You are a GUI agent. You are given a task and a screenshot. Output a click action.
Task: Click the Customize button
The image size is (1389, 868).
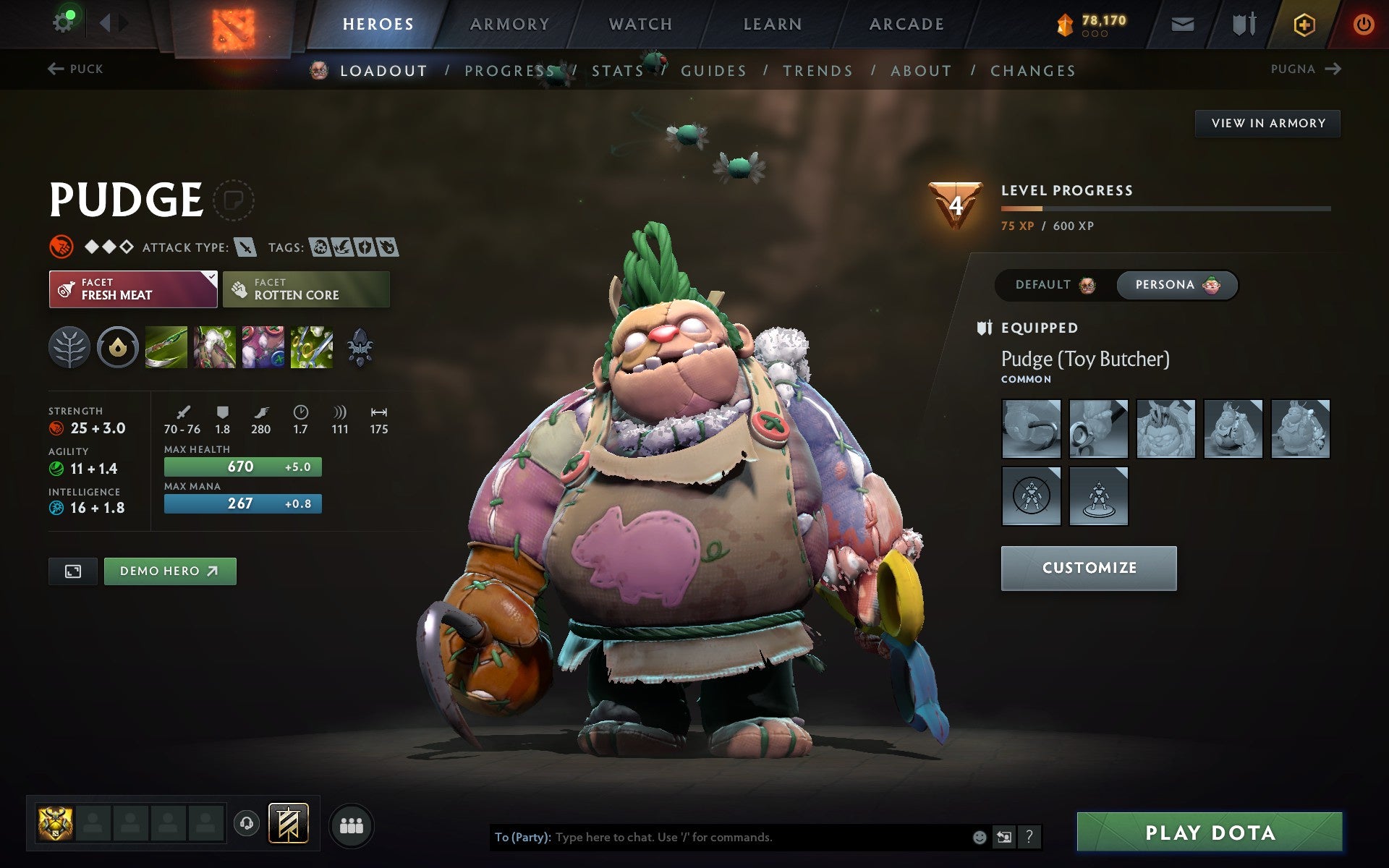[1088, 569]
